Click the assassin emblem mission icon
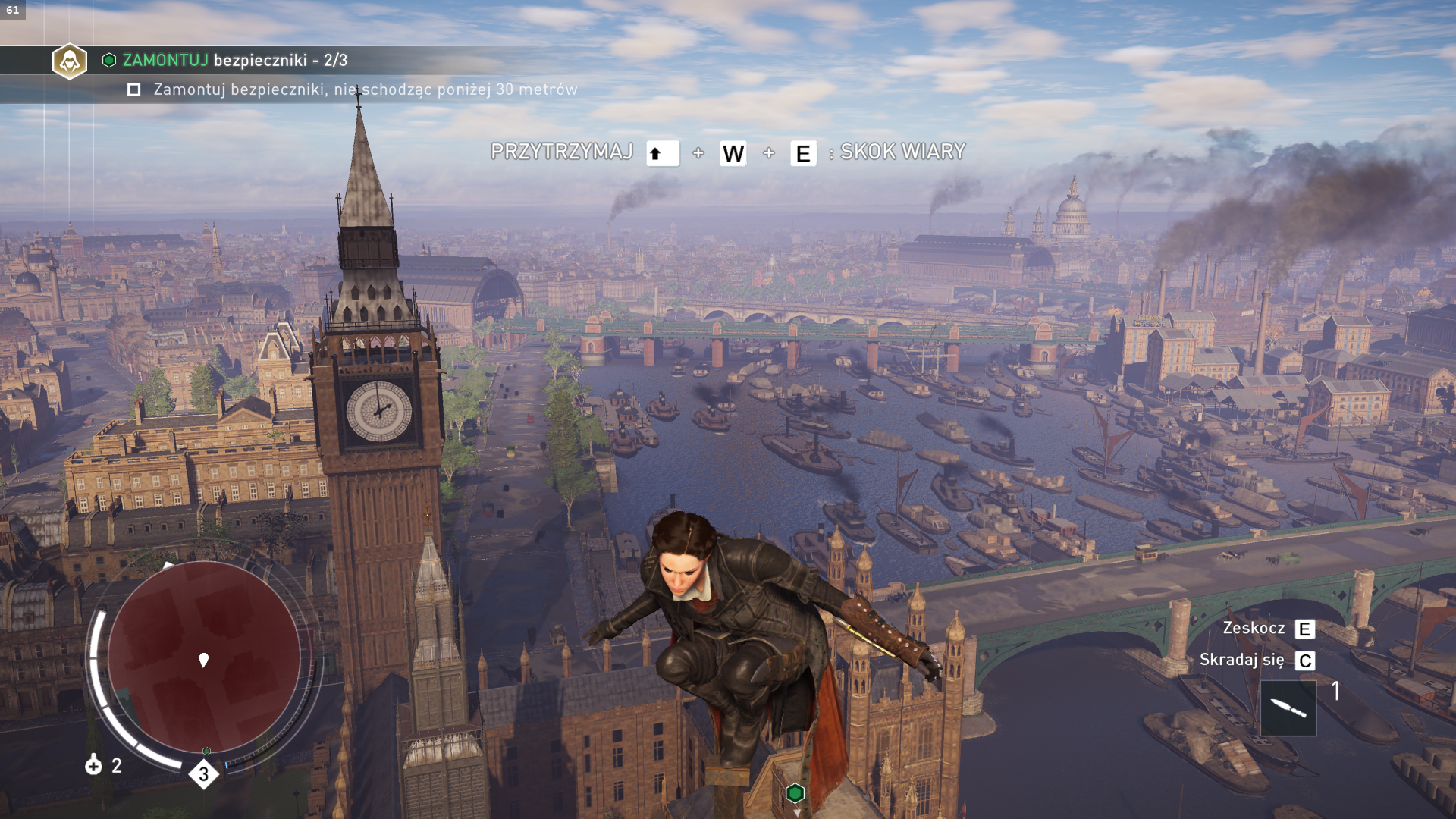Screen dimensions: 1456x819 tap(70, 61)
